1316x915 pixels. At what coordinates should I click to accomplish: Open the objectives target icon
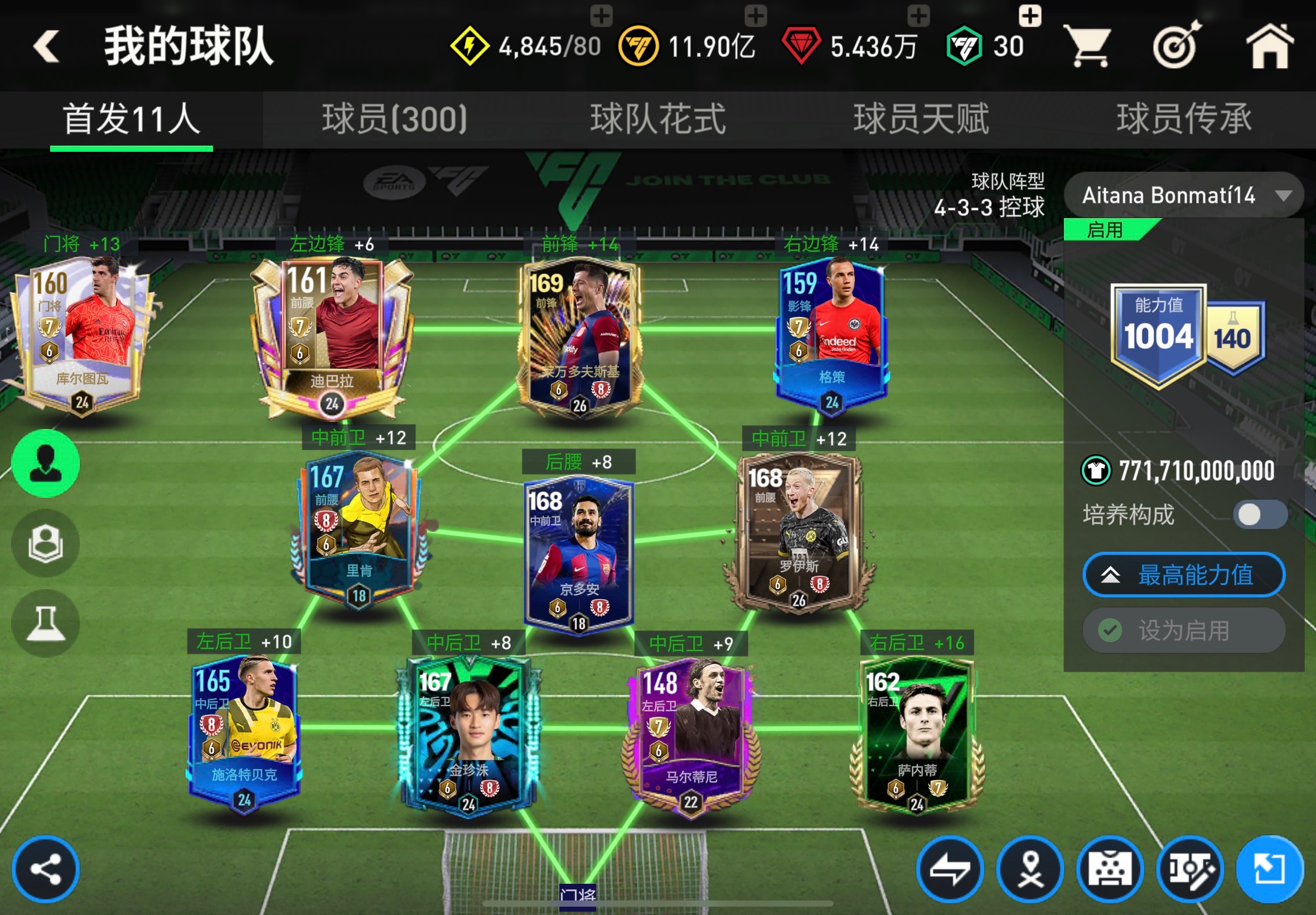(x=1177, y=46)
